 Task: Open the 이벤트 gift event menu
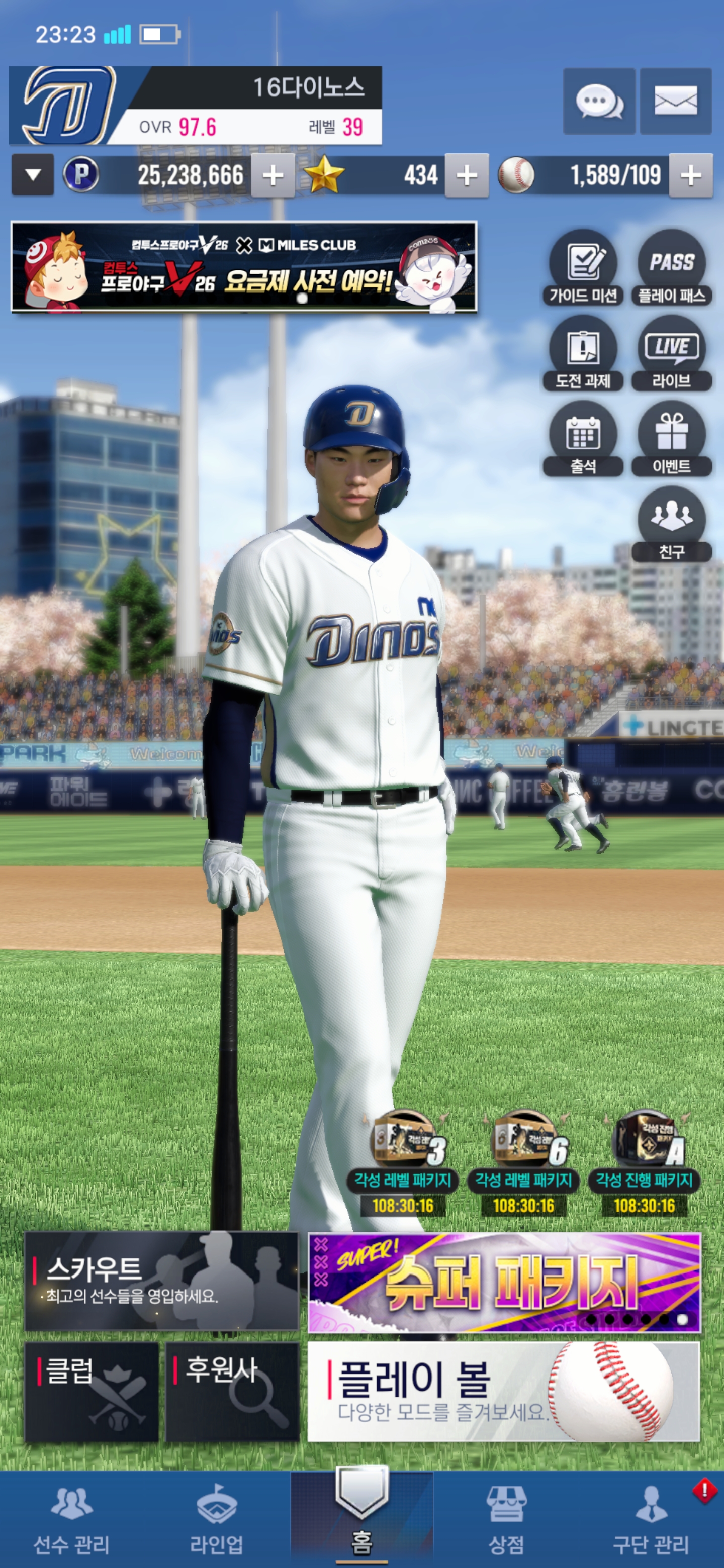672,439
